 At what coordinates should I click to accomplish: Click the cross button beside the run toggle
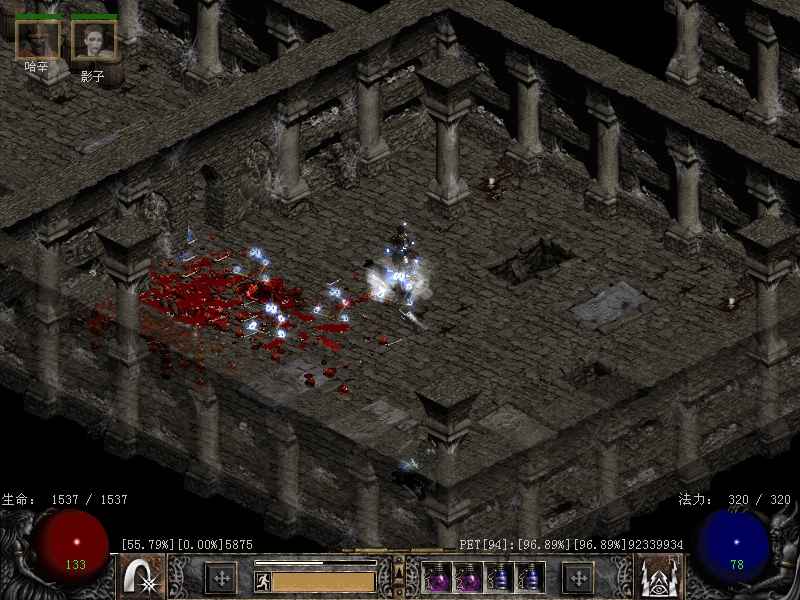pyautogui.click(x=220, y=578)
